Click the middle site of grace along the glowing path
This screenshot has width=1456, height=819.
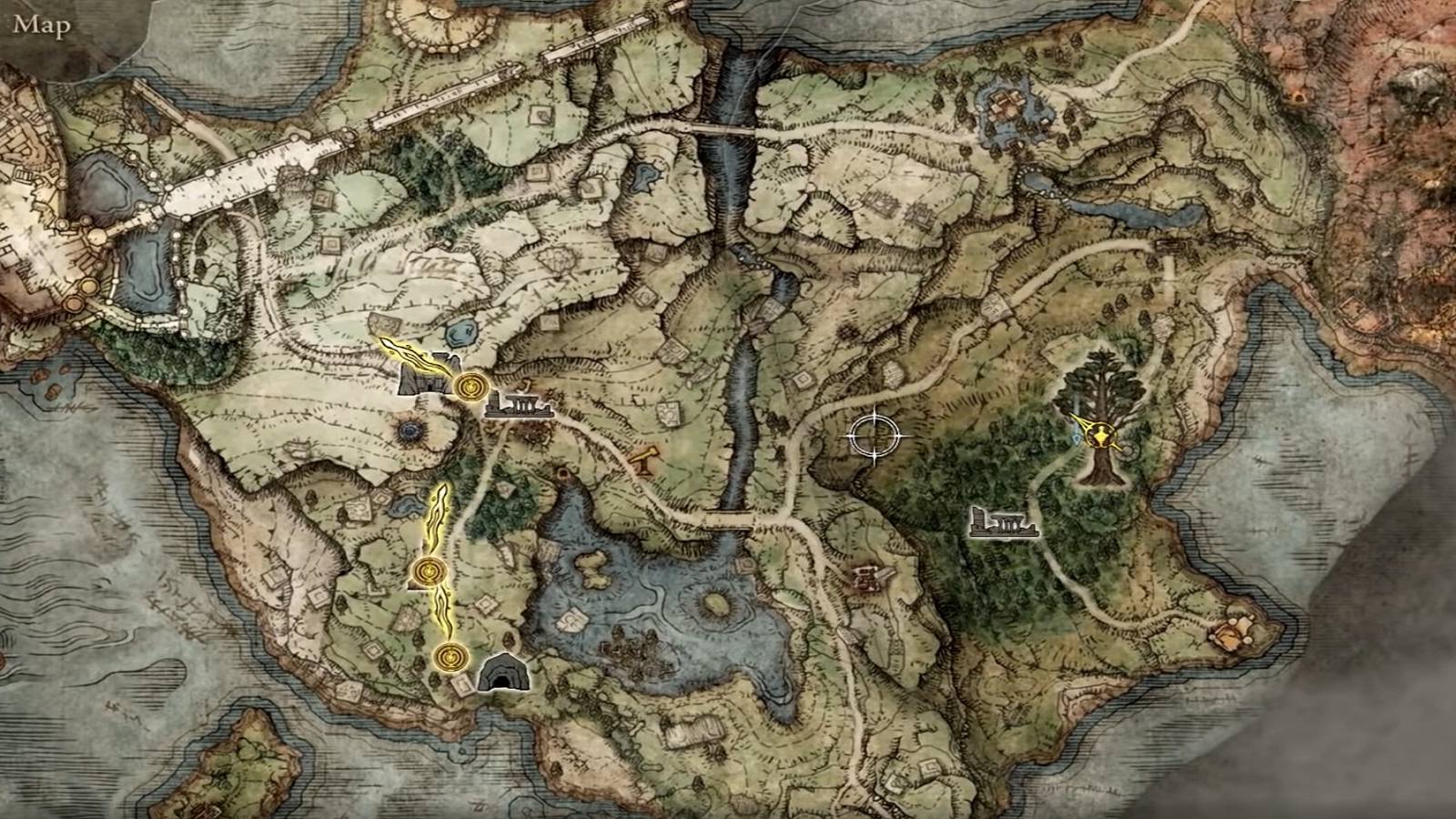tap(428, 571)
